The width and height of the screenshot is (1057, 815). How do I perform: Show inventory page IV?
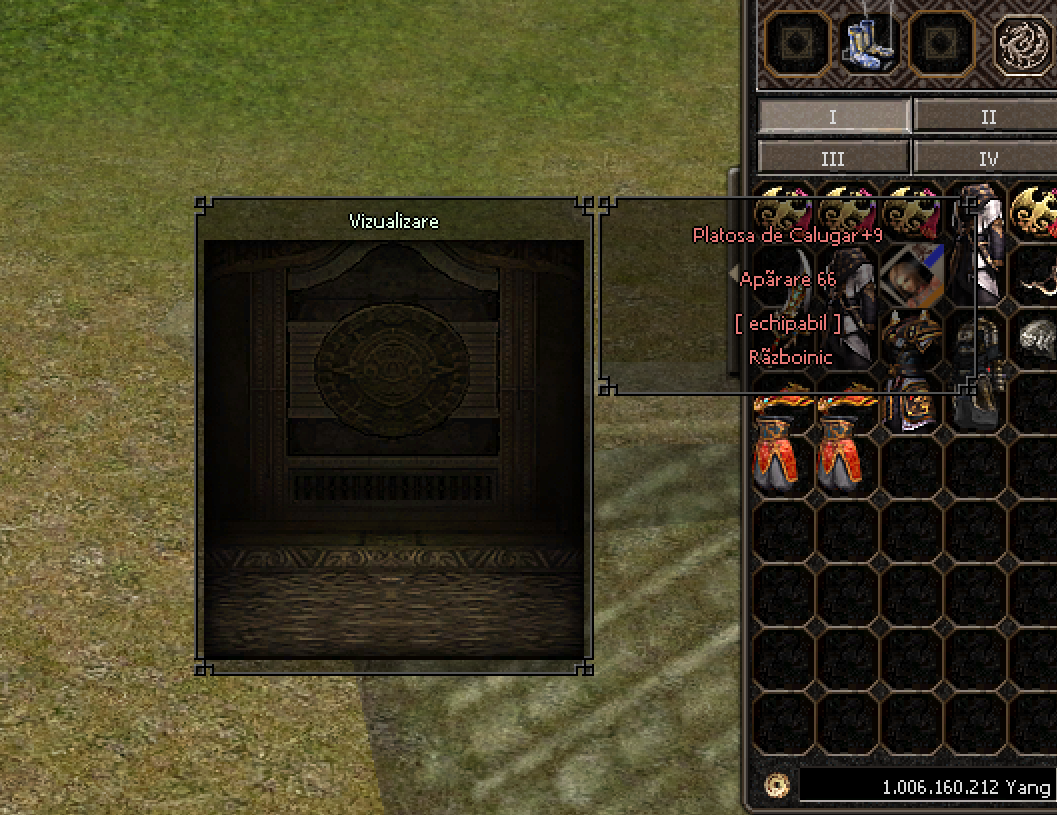pos(986,158)
